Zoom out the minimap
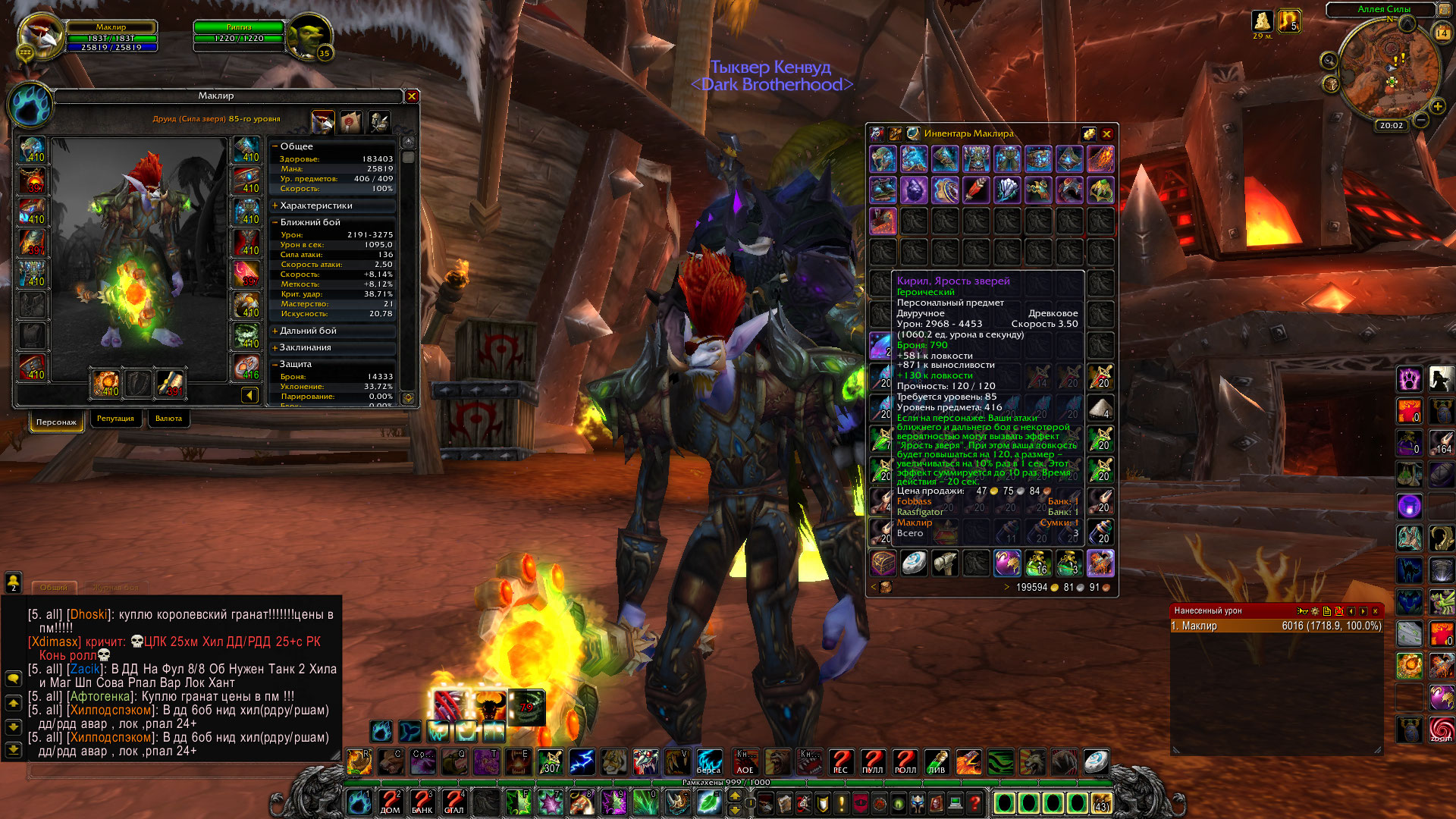Screen dimensions: 1456x819 coord(1421,121)
